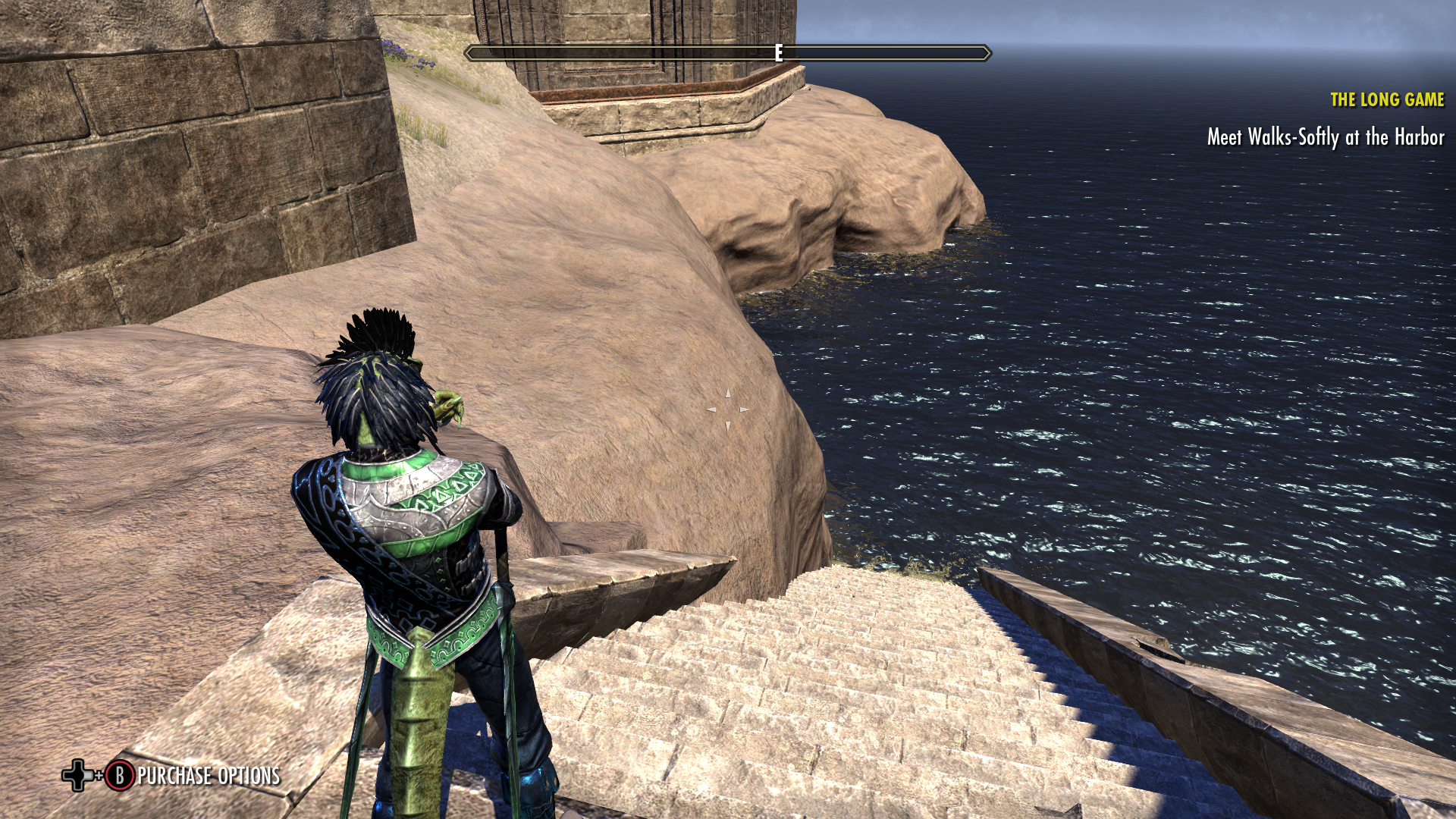The height and width of the screenshot is (819, 1456).
Task: Click the compass bar at top
Action: (x=727, y=53)
